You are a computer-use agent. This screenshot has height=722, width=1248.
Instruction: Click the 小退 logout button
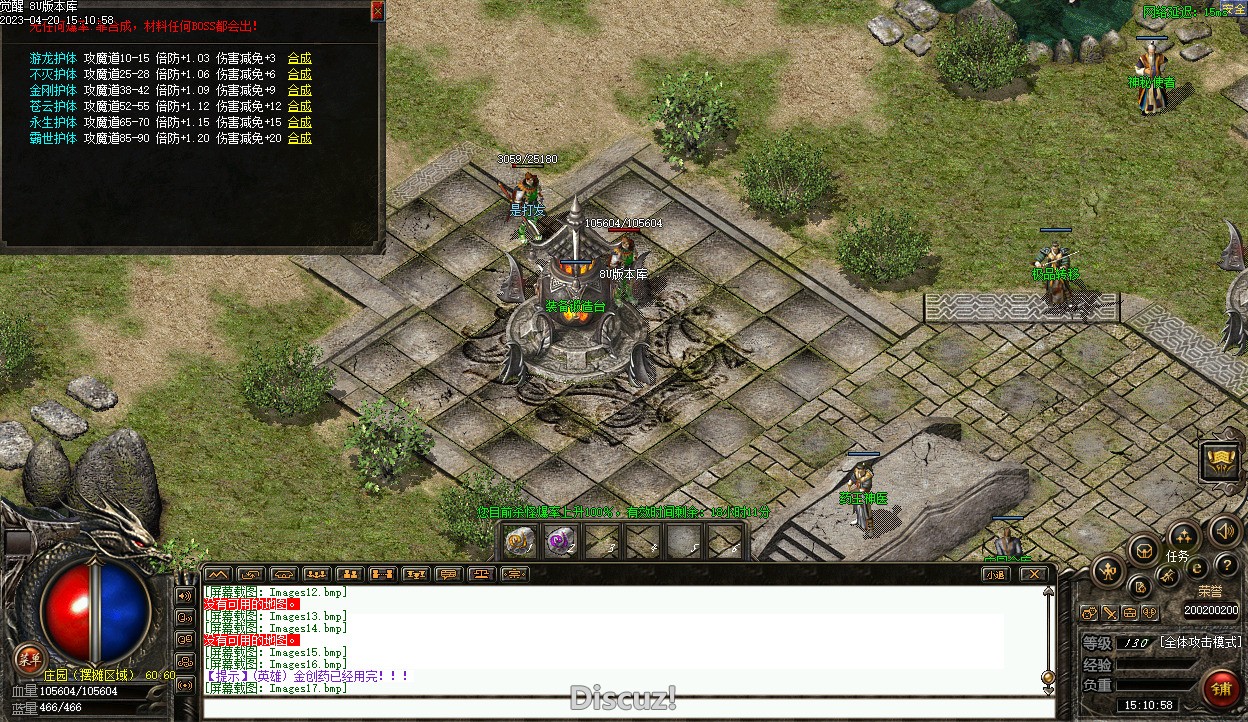pyautogui.click(x=994, y=574)
